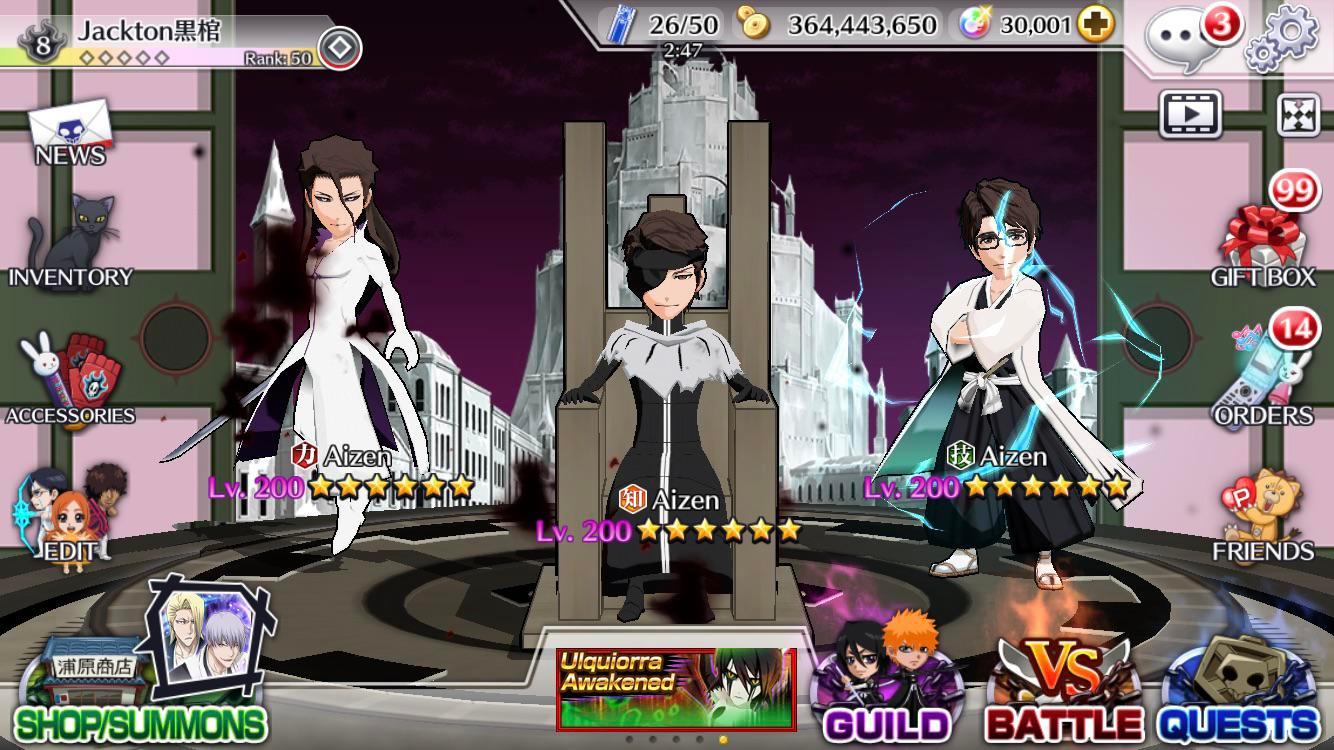Image resolution: width=1334 pixels, height=750 pixels.
Task: Open the tile puzzle icon below settings
Action: (1298, 115)
